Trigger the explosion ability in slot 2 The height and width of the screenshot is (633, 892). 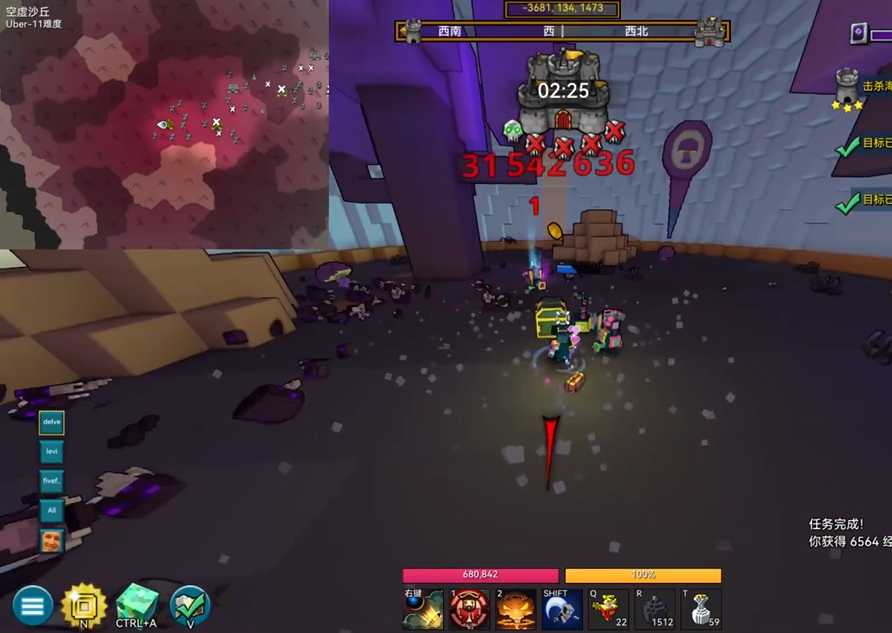515,609
